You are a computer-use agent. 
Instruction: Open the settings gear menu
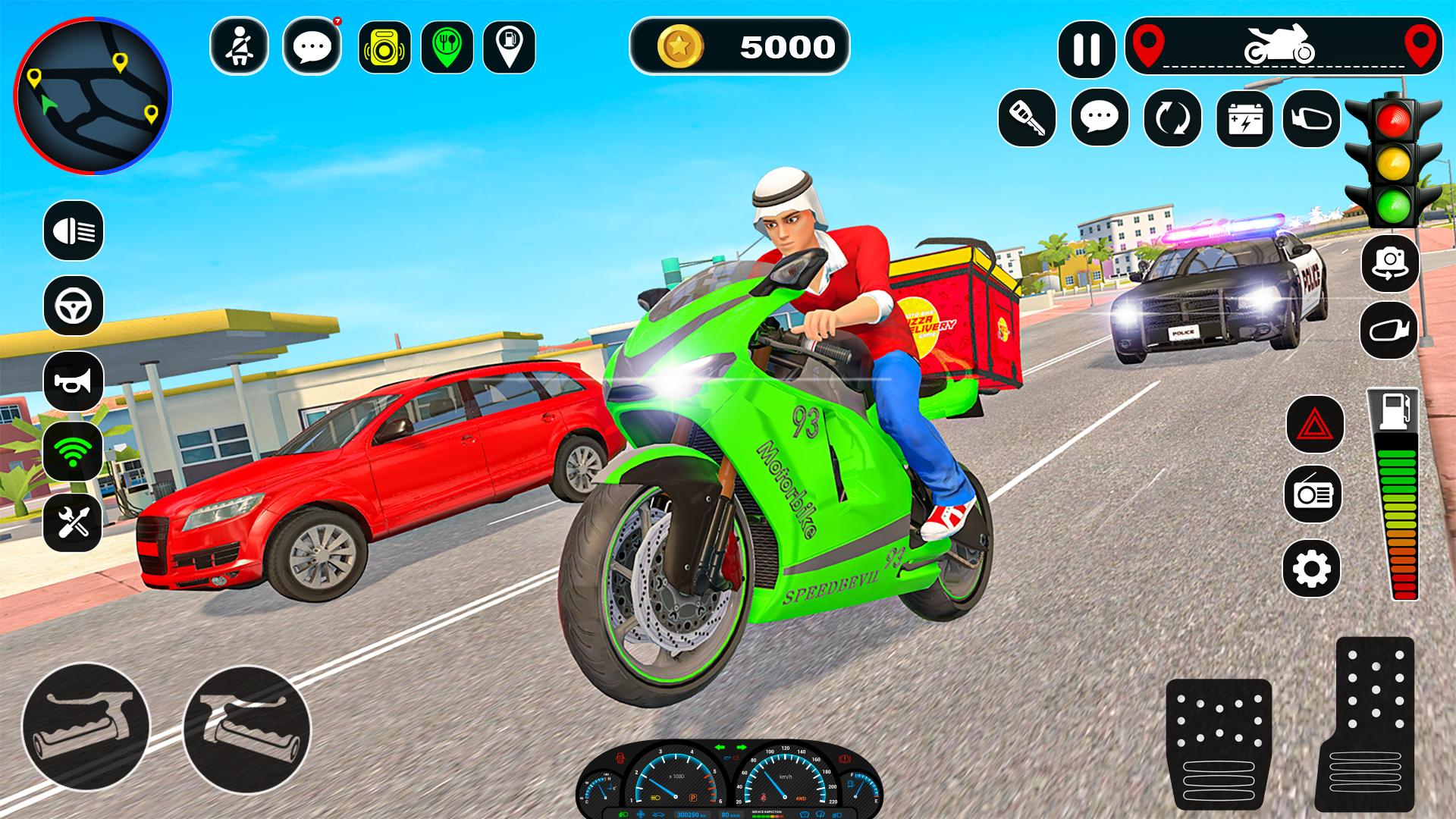pos(1314,565)
